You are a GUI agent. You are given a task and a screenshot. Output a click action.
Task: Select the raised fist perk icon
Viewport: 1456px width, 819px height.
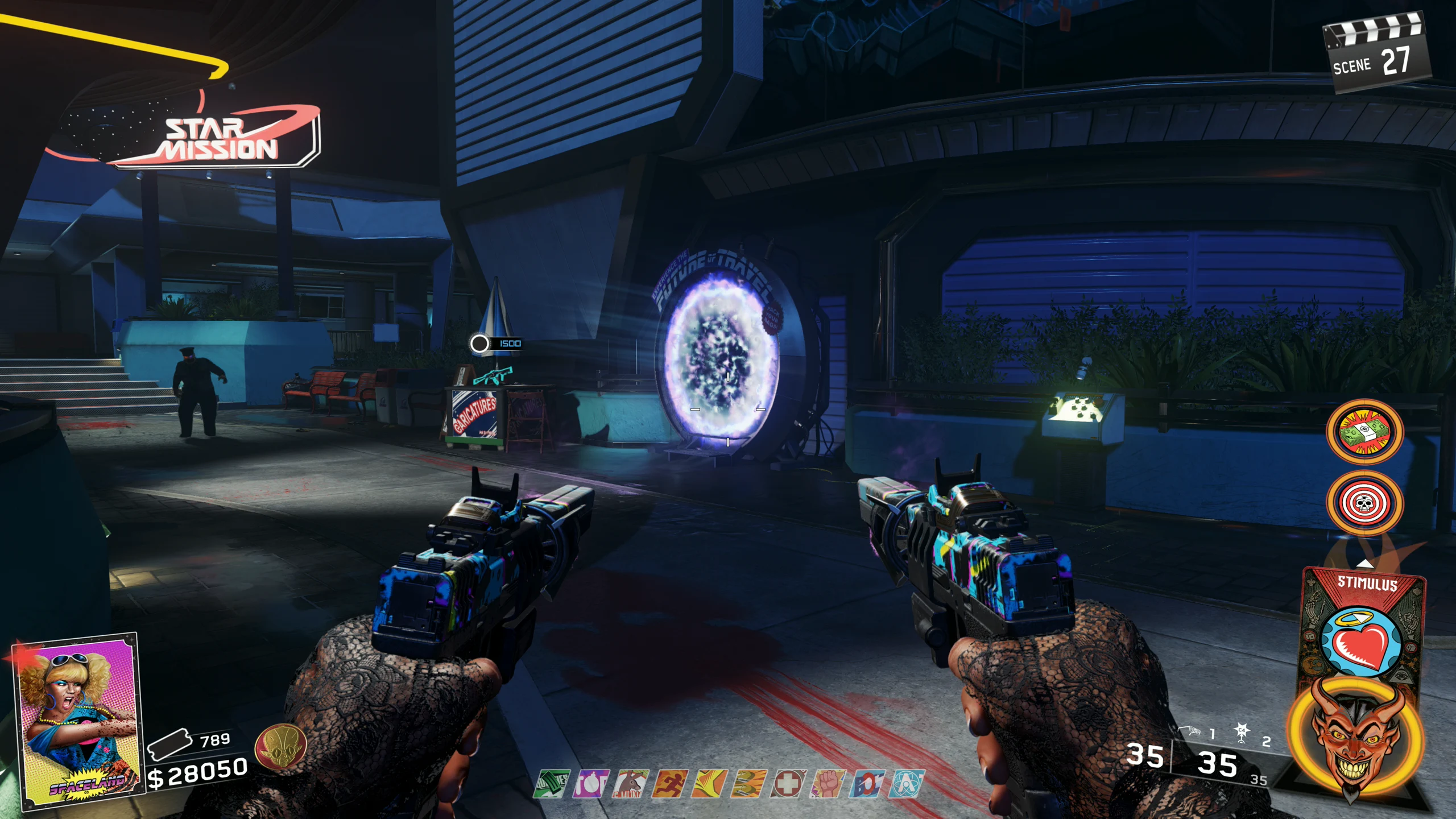coord(827,784)
